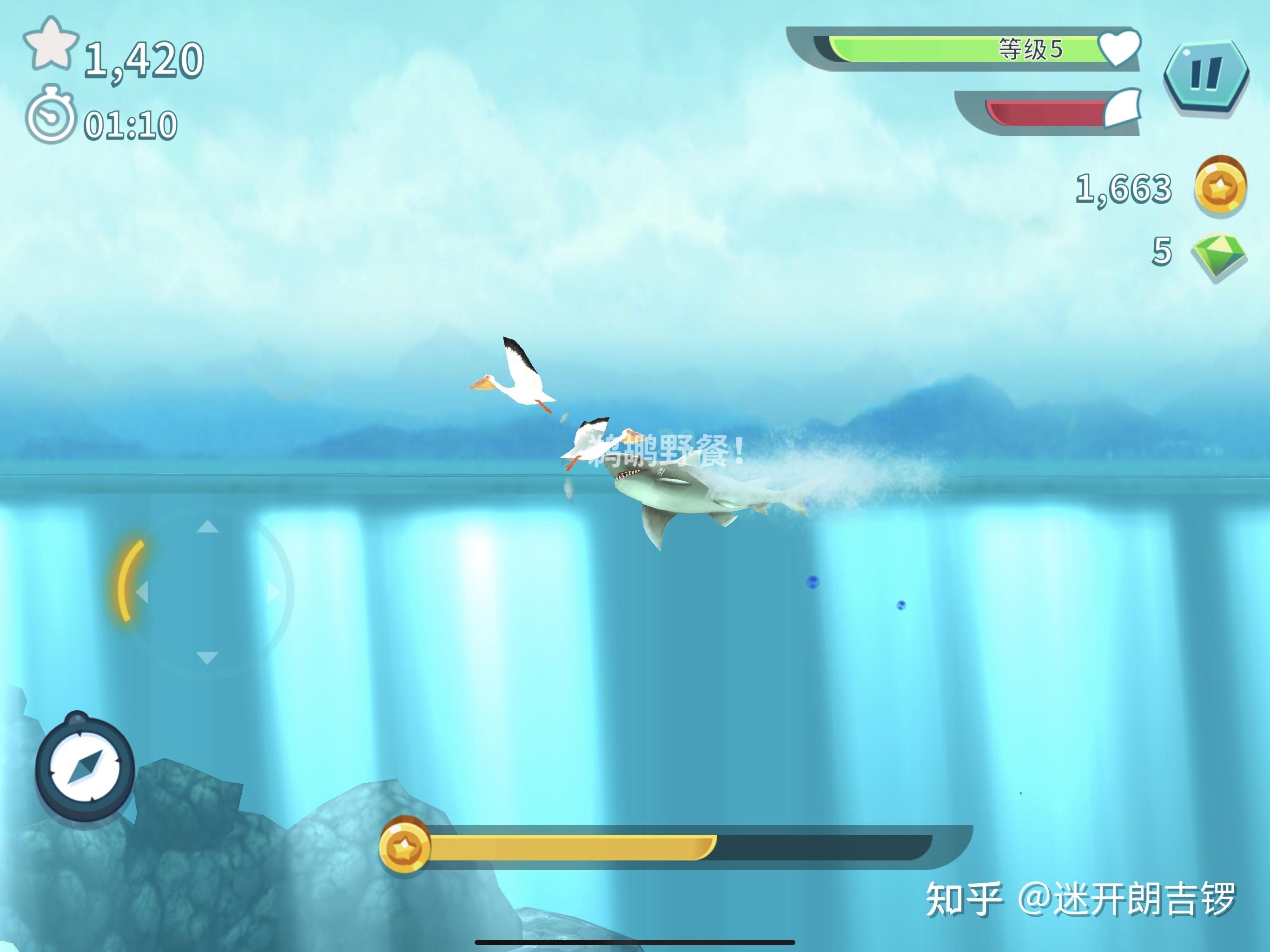This screenshot has width=1270, height=952.
Task: Tap the virtual joystick's down arrow
Action: [x=207, y=657]
